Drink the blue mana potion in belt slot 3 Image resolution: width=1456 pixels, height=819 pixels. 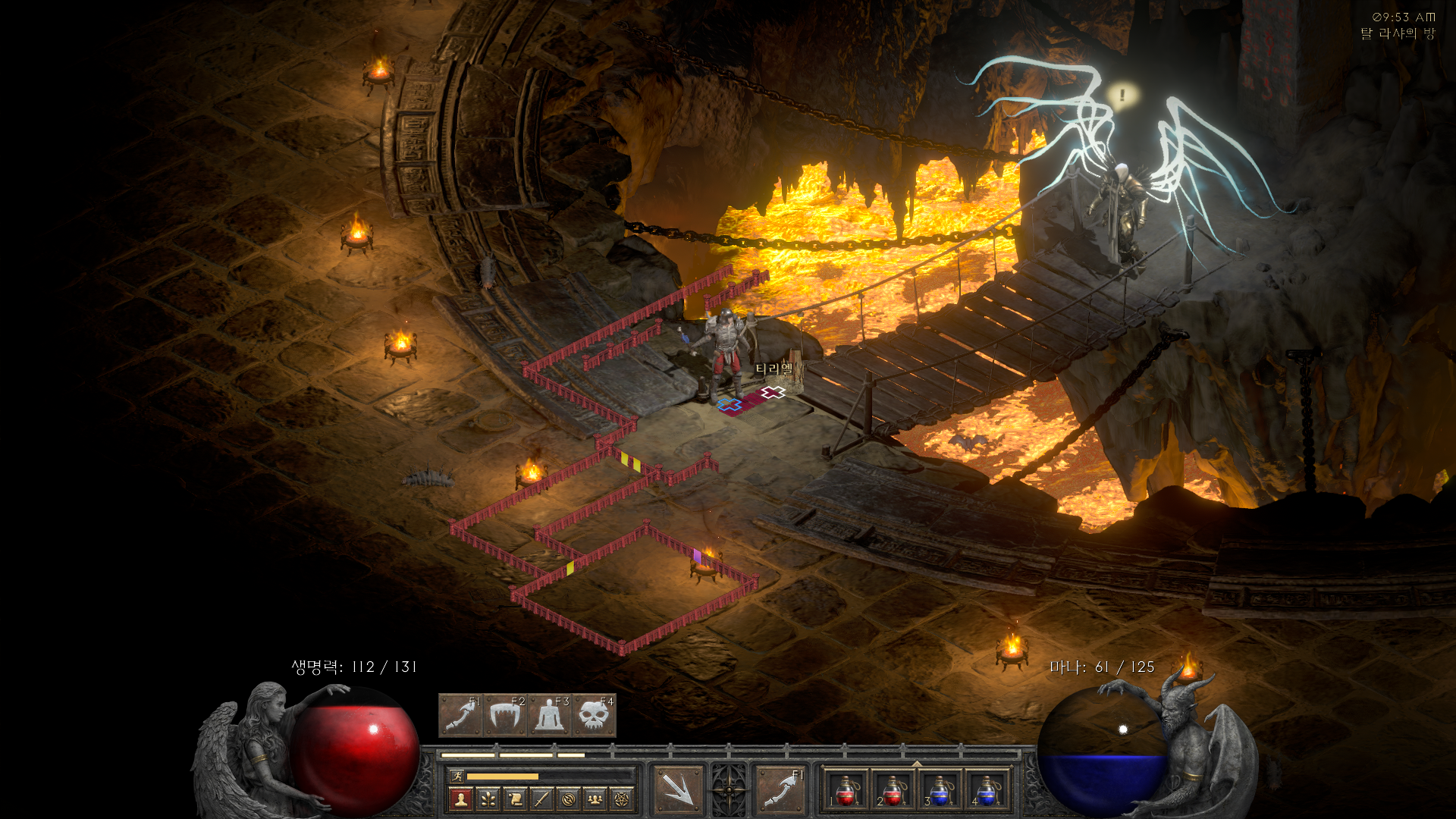939,791
